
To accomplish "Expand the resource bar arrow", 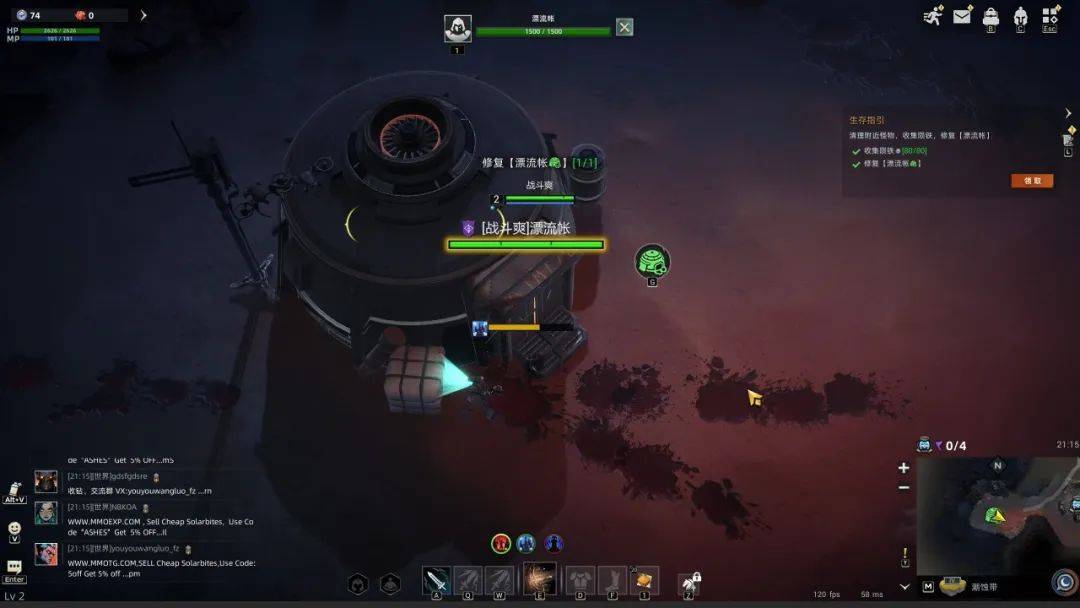I will tap(143, 15).
